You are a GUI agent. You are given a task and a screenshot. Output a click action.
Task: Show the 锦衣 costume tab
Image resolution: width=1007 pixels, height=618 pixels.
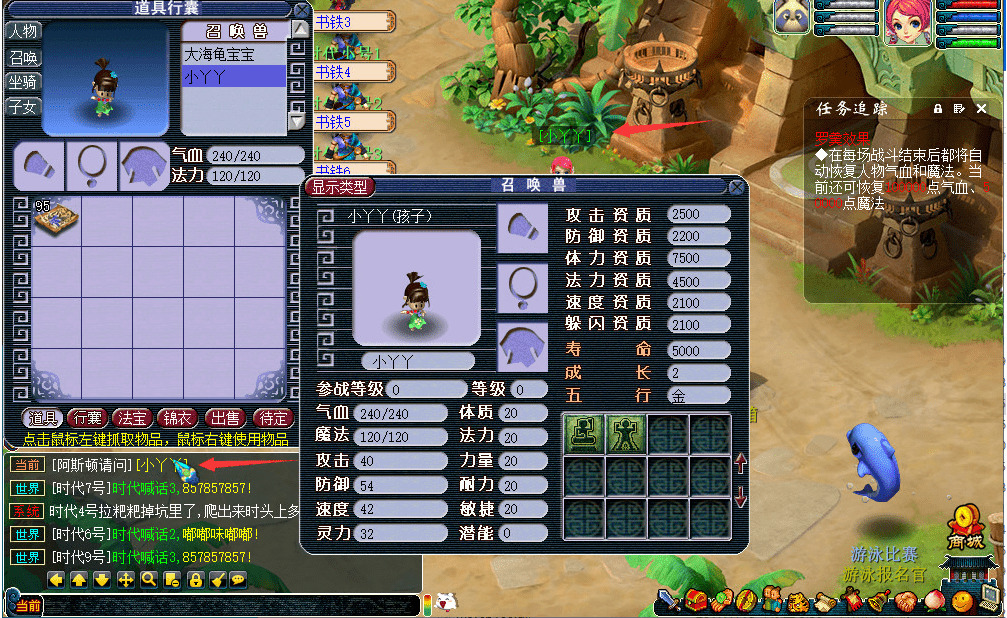pos(179,418)
